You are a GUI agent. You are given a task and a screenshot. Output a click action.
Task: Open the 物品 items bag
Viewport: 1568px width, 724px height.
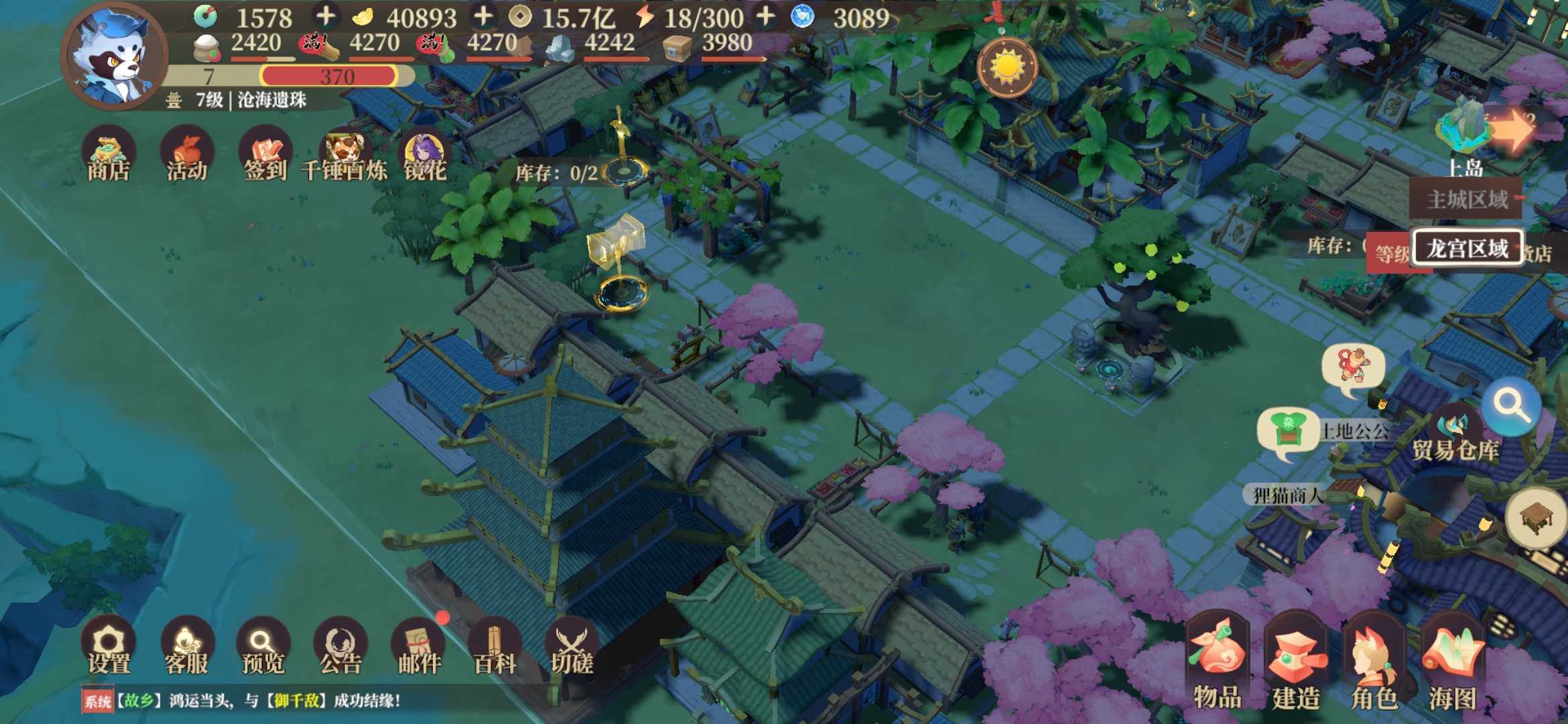click(x=1217, y=662)
